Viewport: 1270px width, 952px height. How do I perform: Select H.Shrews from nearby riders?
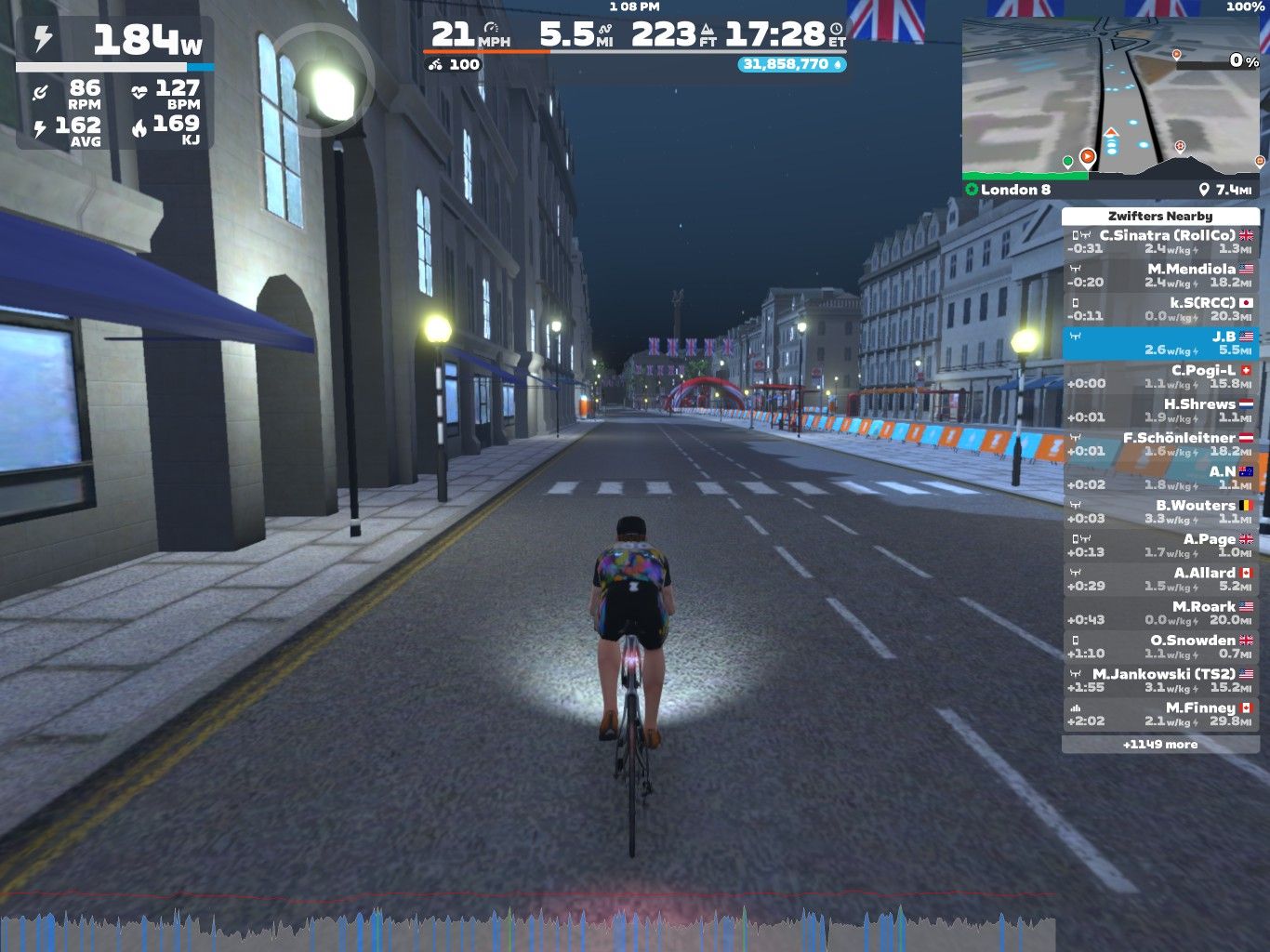tap(1160, 410)
